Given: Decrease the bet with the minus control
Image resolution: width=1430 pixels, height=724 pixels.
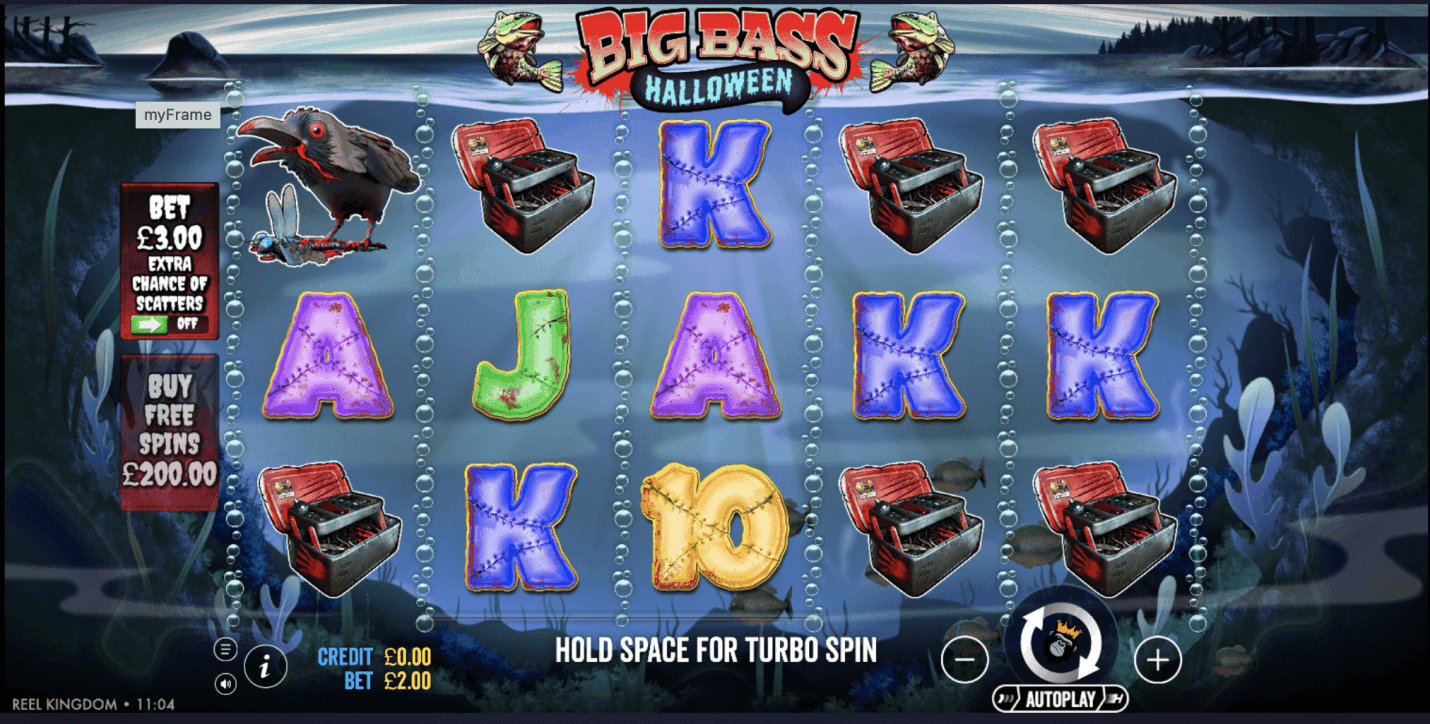Looking at the screenshot, I should click(965, 660).
